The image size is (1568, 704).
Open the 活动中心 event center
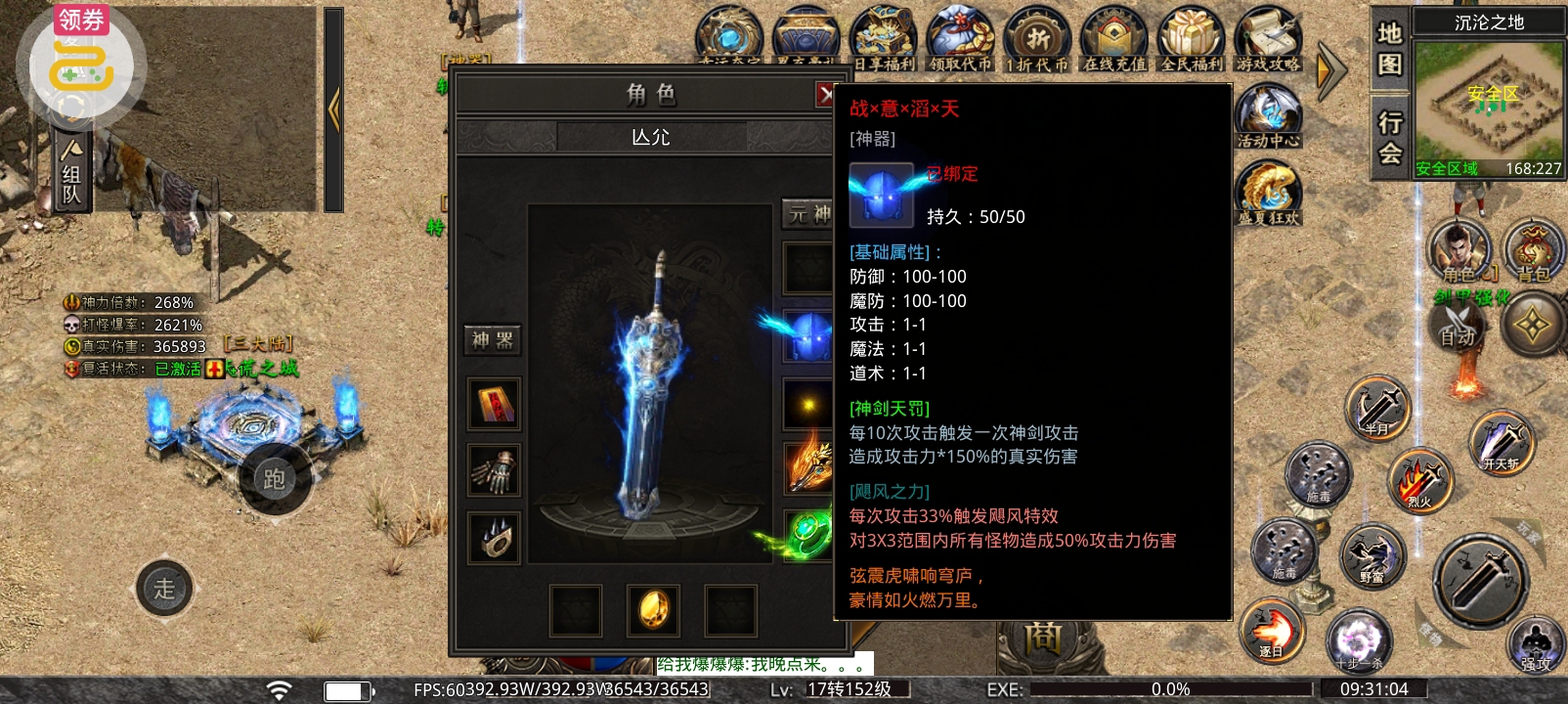tap(1268, 114)
